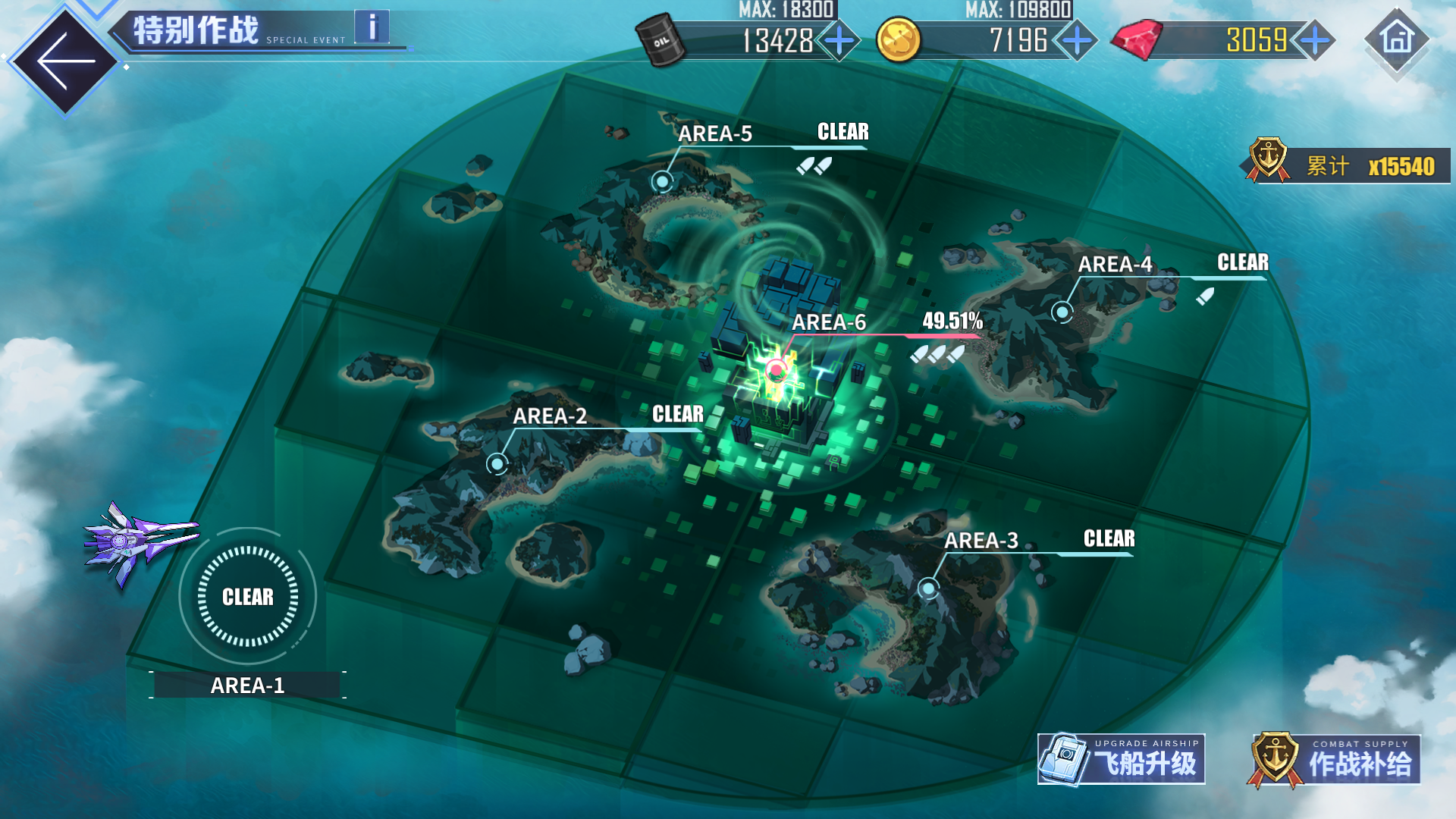Viewport: 1456px width, 819px height.
Task: Select the AREA-3 stage marker
Action: (x=928, y=588)
